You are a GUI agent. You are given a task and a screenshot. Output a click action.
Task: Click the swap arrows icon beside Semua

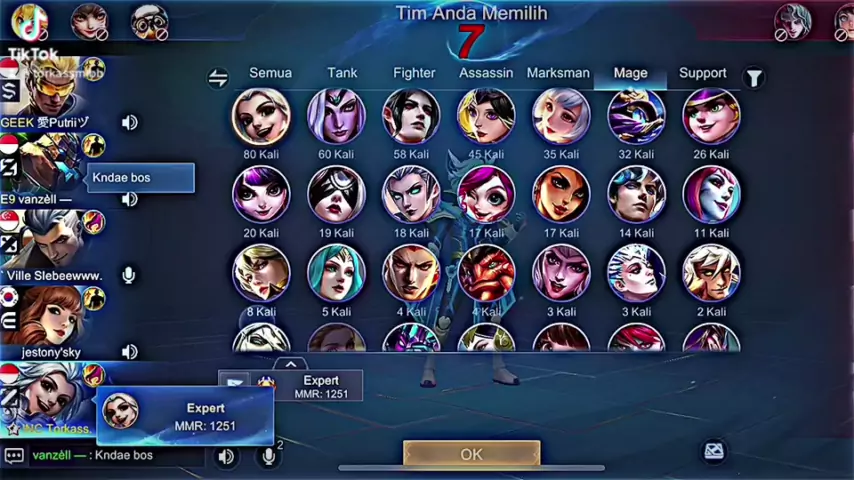point(218,79)
